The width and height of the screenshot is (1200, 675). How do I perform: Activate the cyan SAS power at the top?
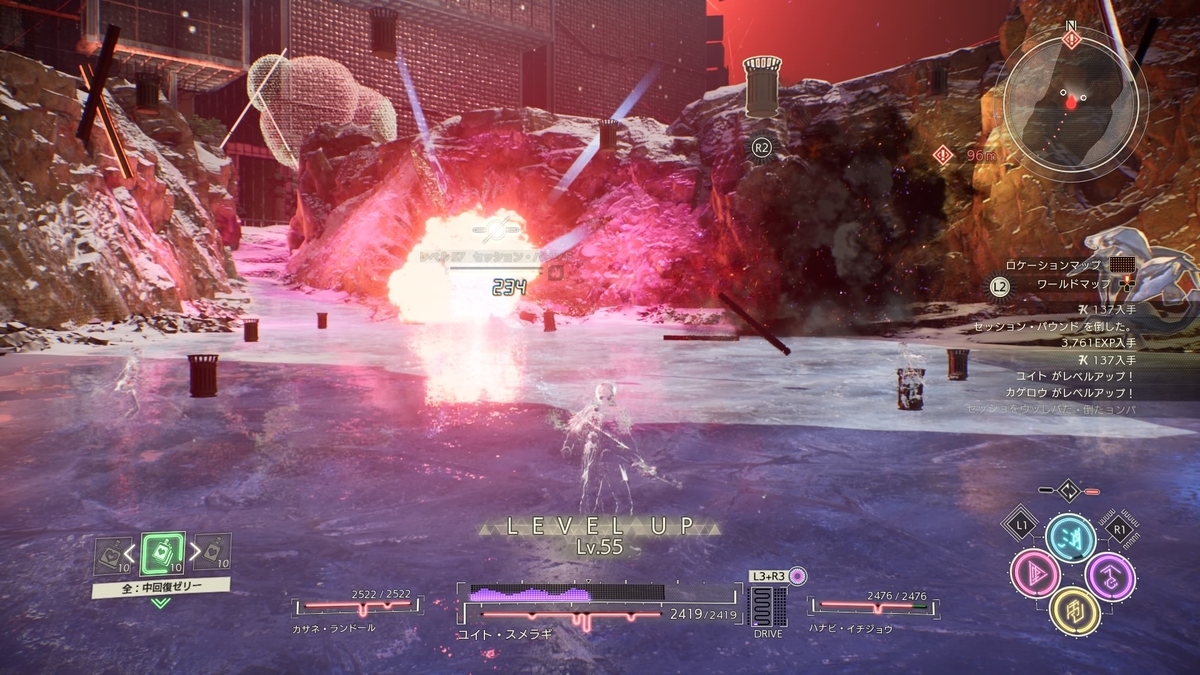click(x=1071, y=538)
